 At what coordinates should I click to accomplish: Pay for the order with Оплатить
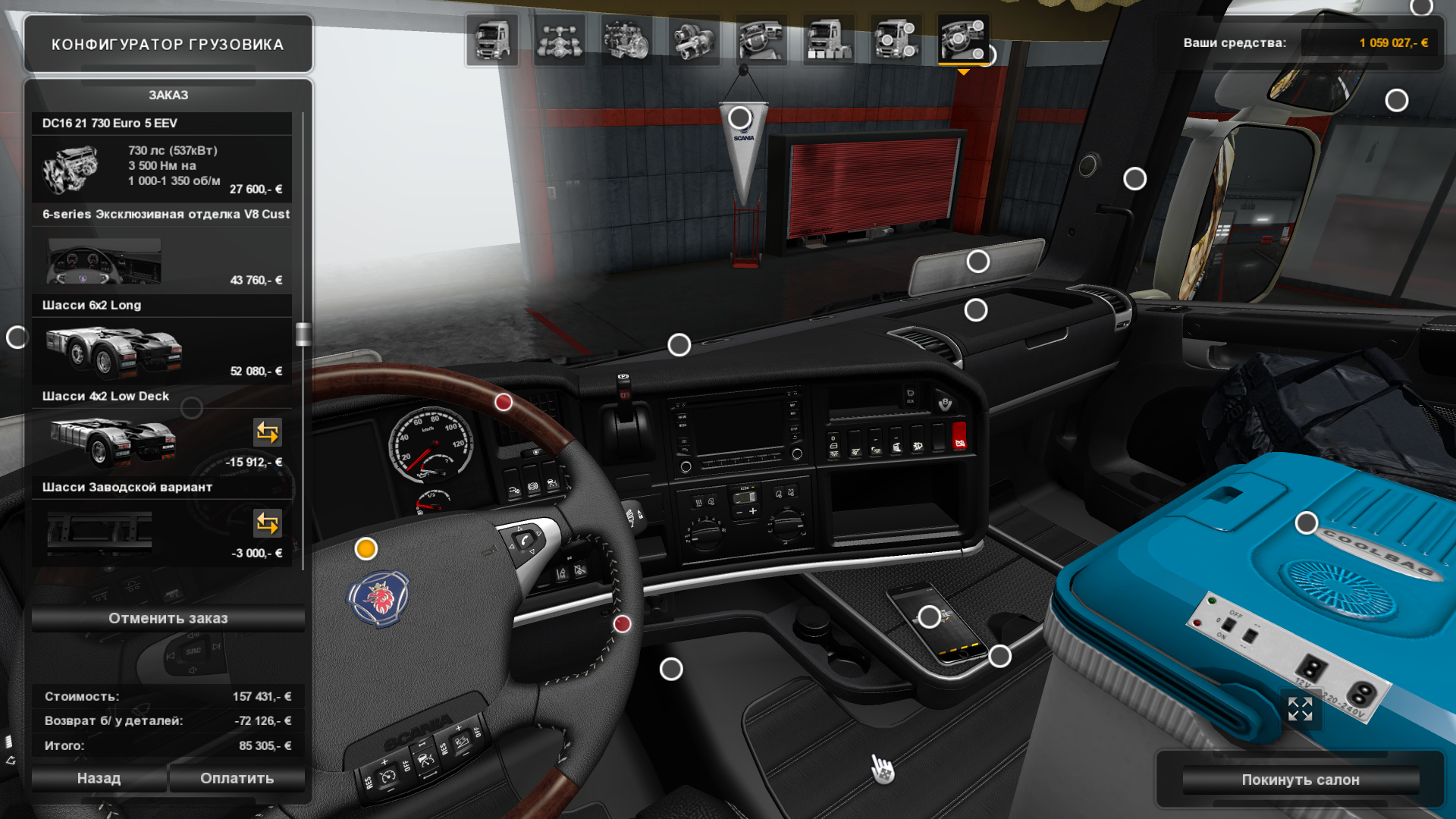click(x=237, y=778)
